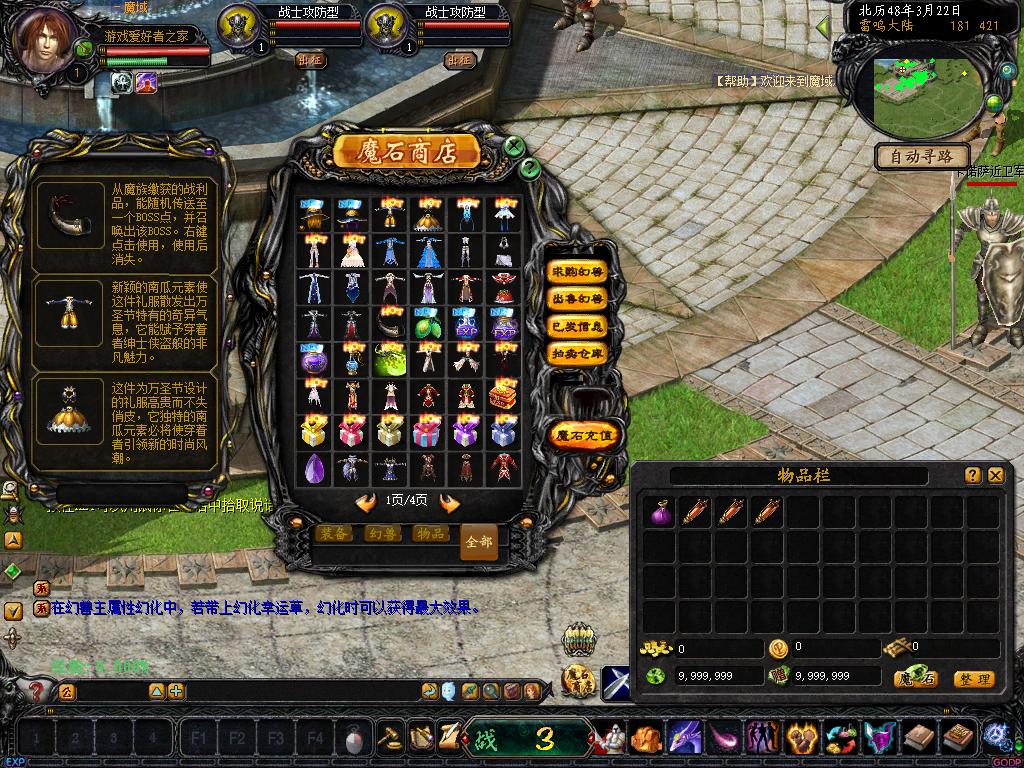
Task: Switch to the 幻兽 shop tab
Action: (382, 534)
